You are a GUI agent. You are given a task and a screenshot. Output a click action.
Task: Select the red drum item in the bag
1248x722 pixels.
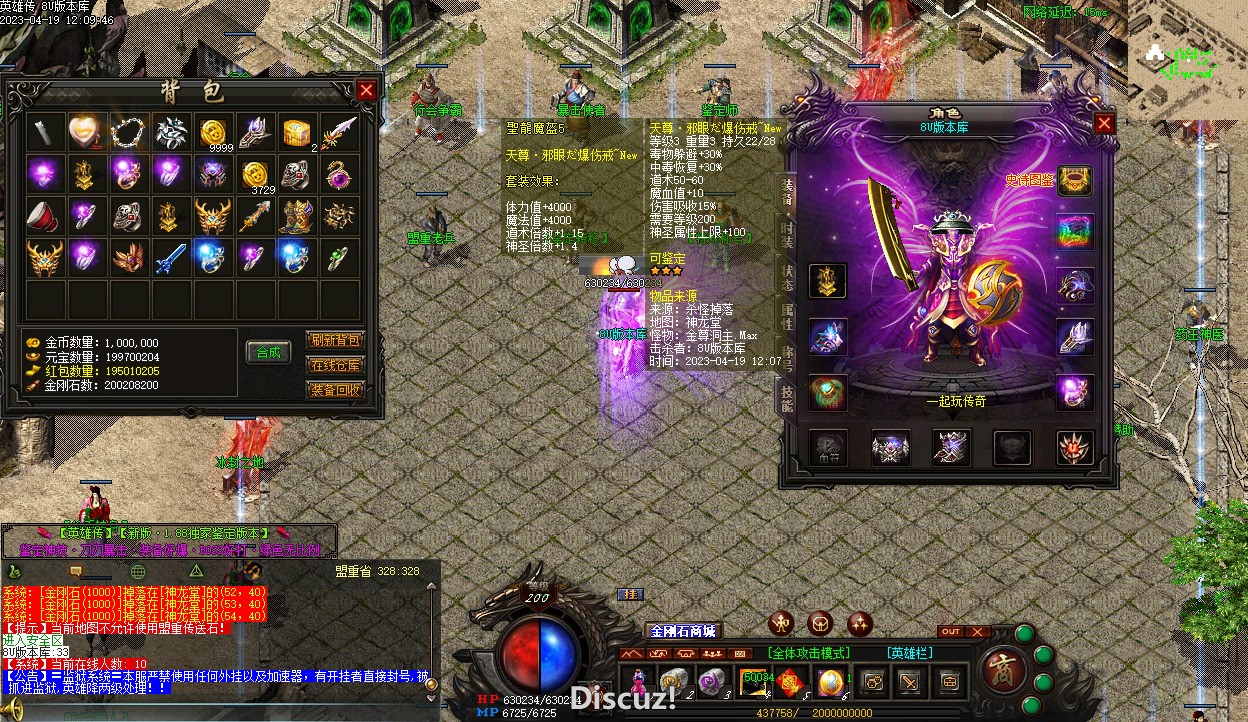coord(44,216)
